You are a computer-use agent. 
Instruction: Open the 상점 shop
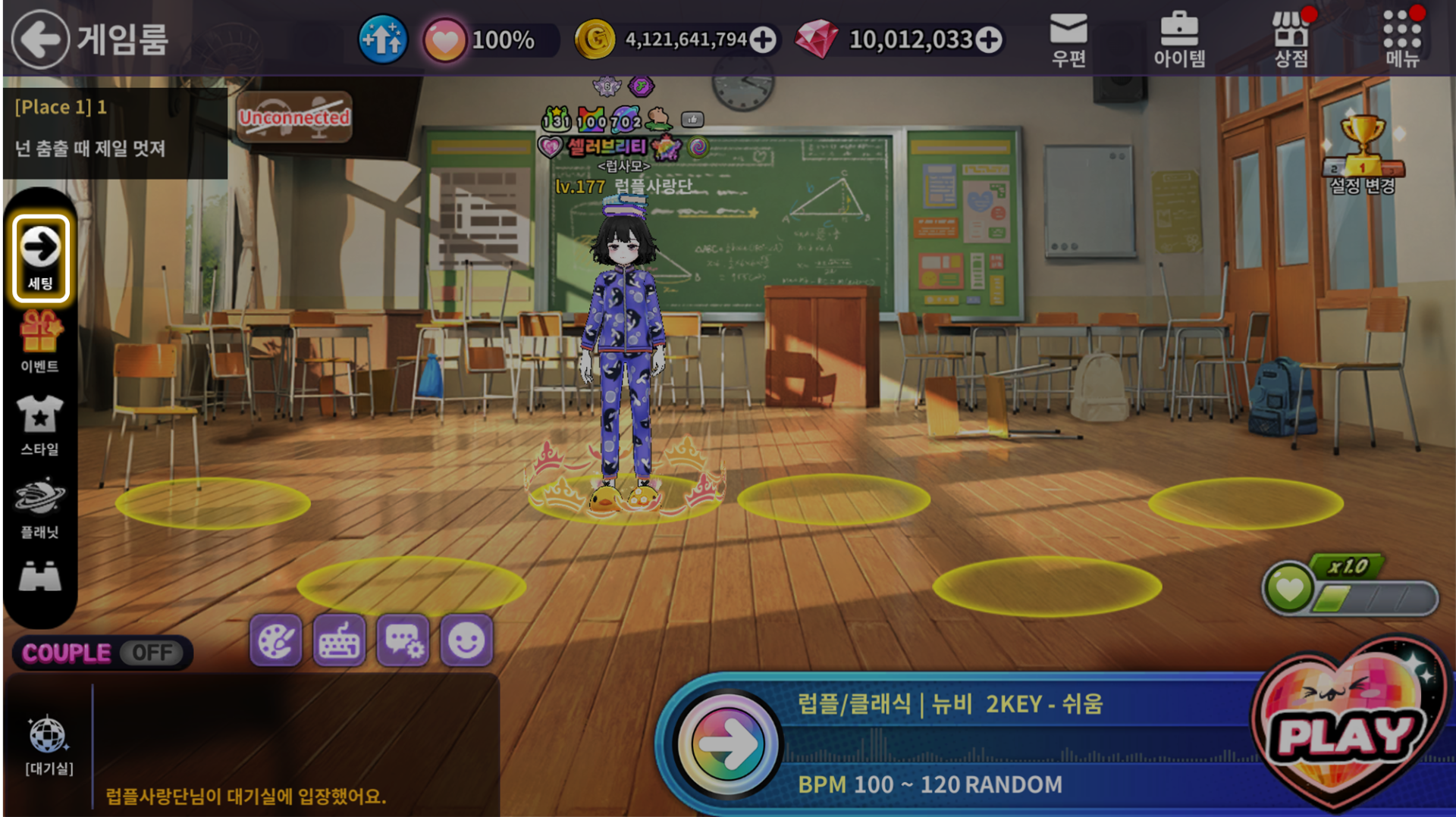1291,39
